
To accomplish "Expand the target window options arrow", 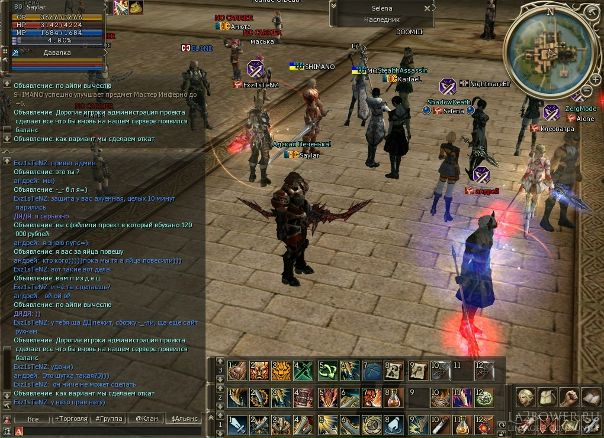I will (335, 7).
